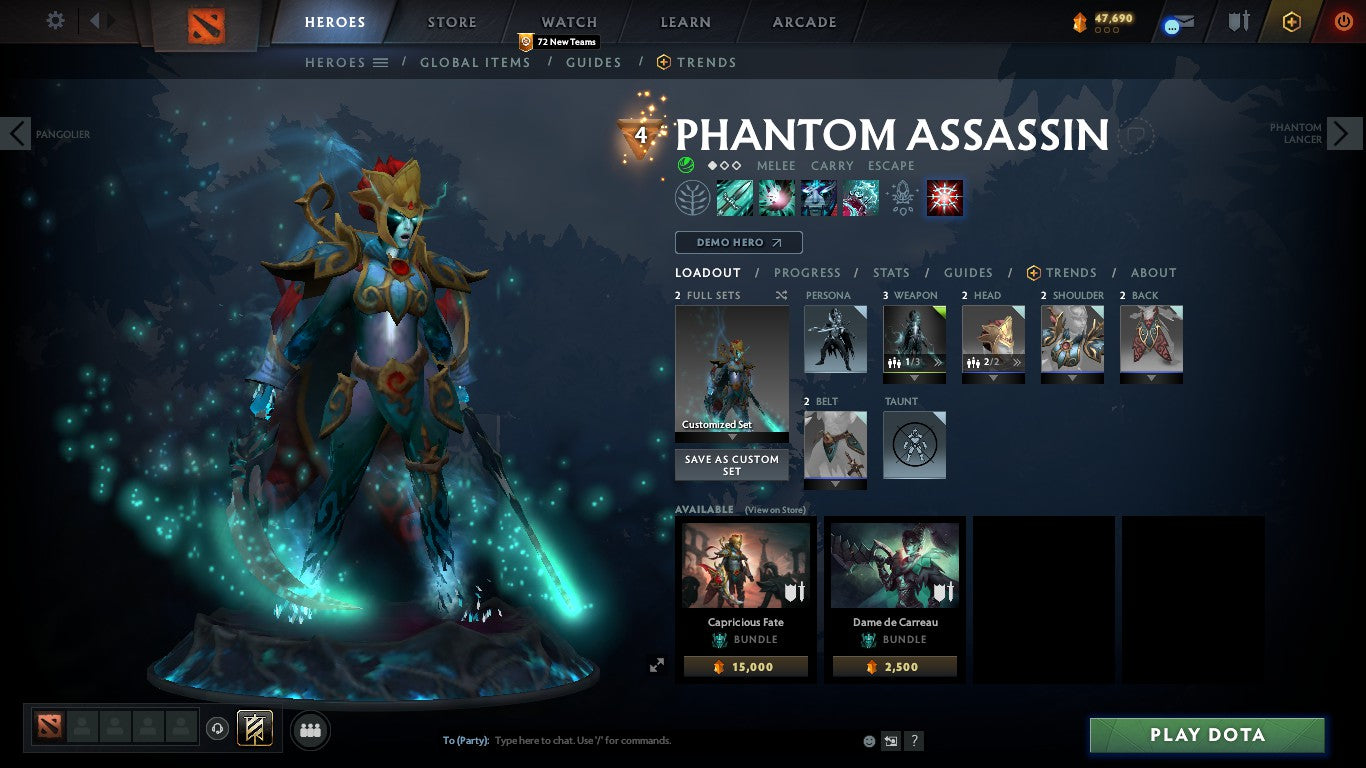
Task: Open the settings gear icon
Action: (x=55, y=20)
